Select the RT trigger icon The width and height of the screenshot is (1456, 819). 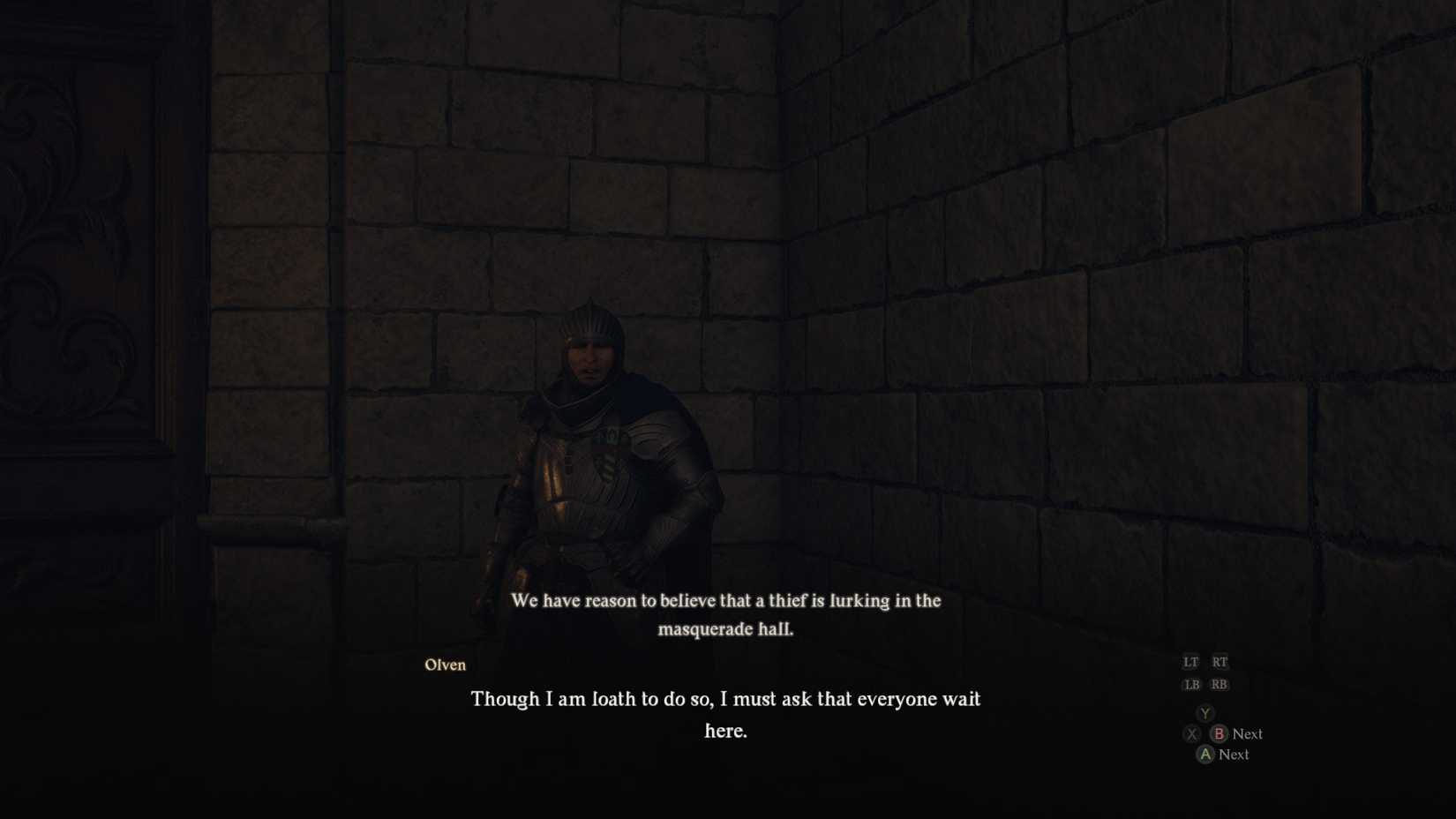(x=1220, y=661)
